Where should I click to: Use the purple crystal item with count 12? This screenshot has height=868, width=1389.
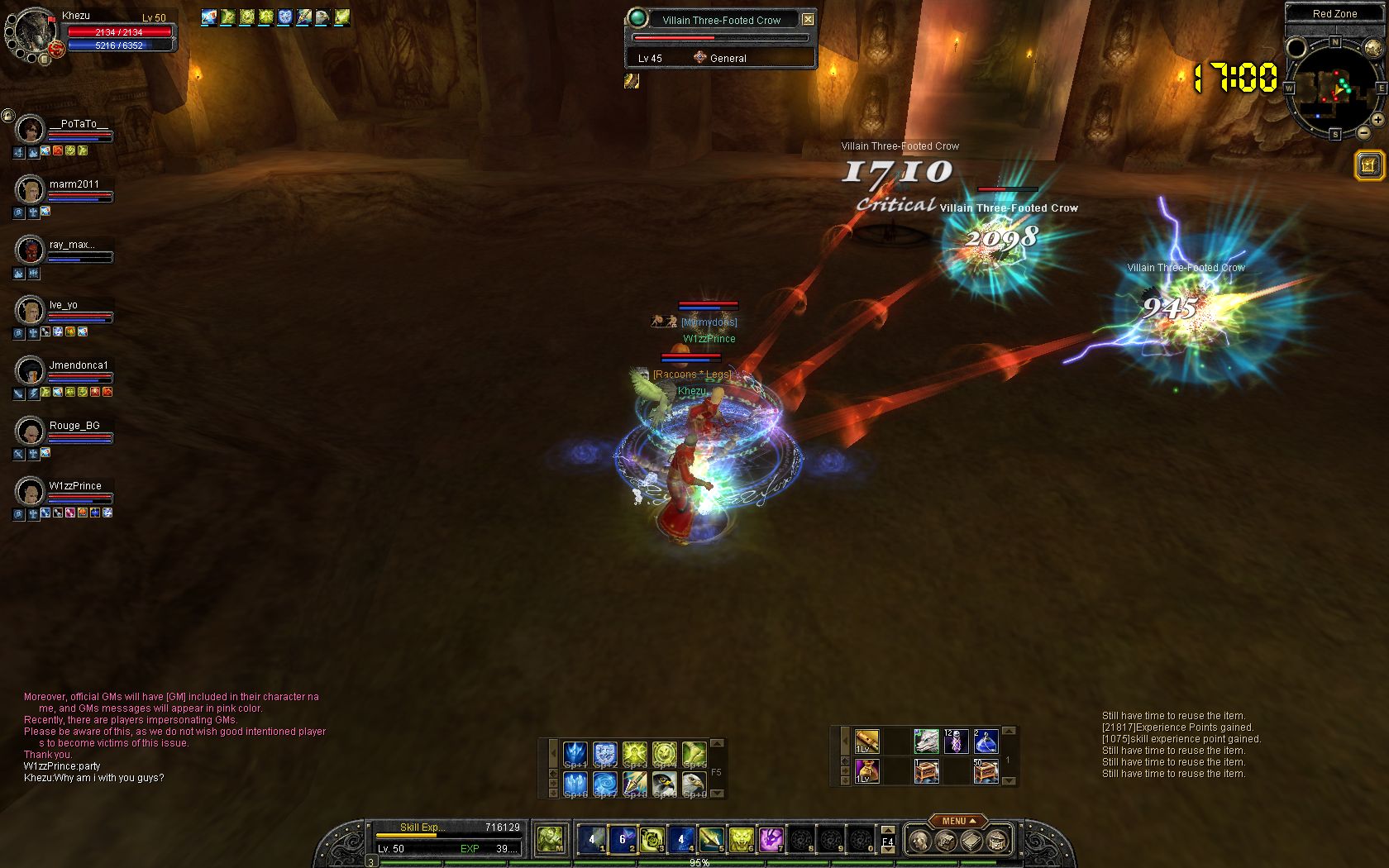pyautogui.click(x=956, y=741)
